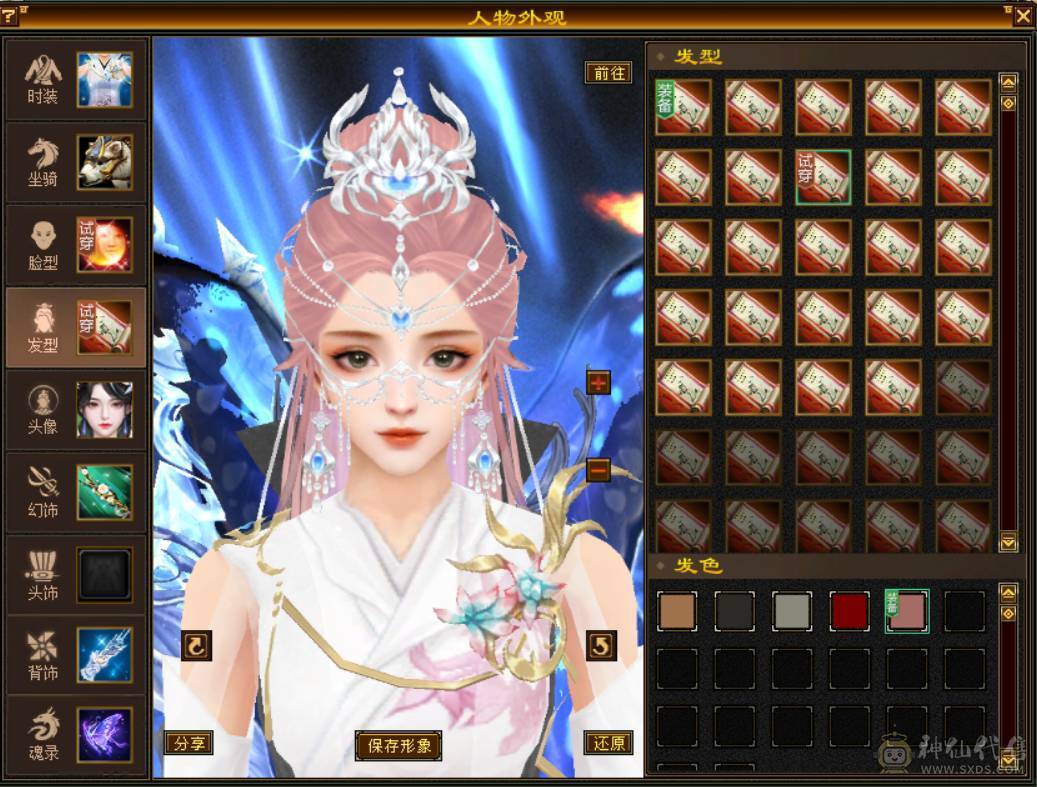Image resolution: width=1037 pixels, height=787 pixels.
Task: Switch to the 坐骑 mount category
Action: pos(77,162)
